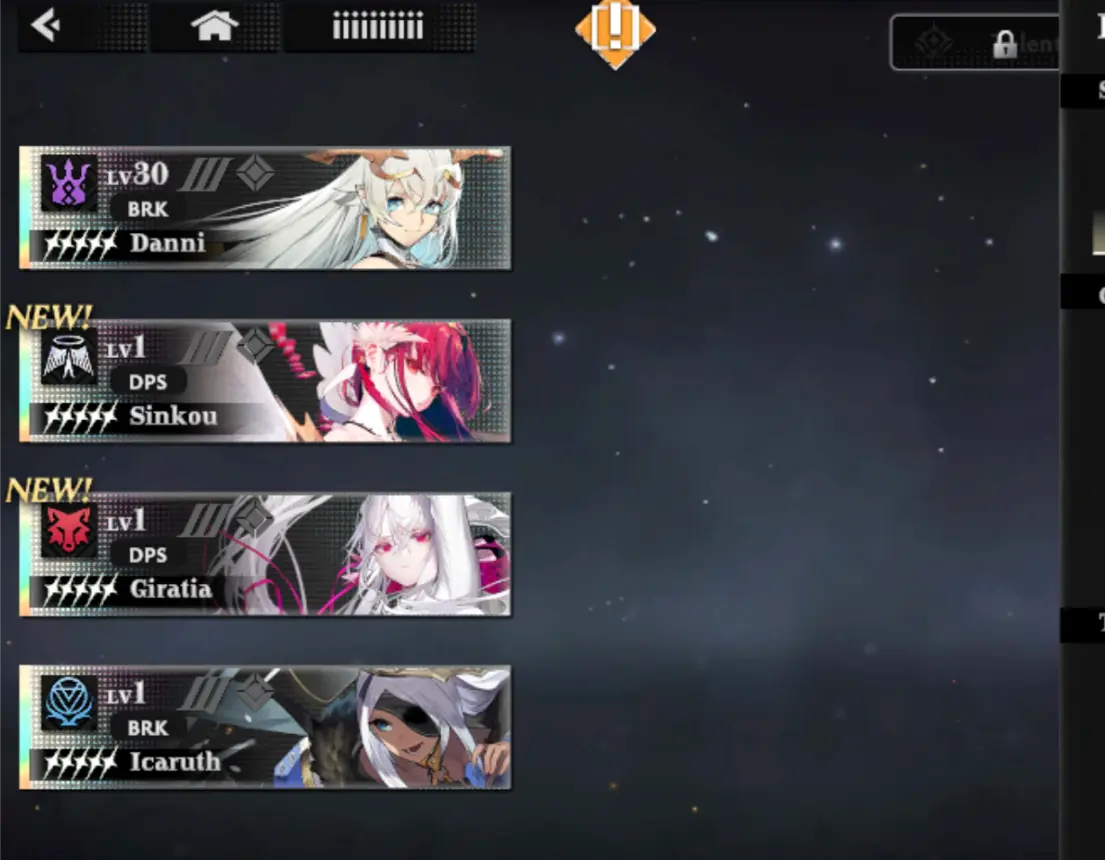Image resolution: width=1105 pixels, height=860 pixels.
Task: Open the locked Talent button
Action: tap(975, 43)
